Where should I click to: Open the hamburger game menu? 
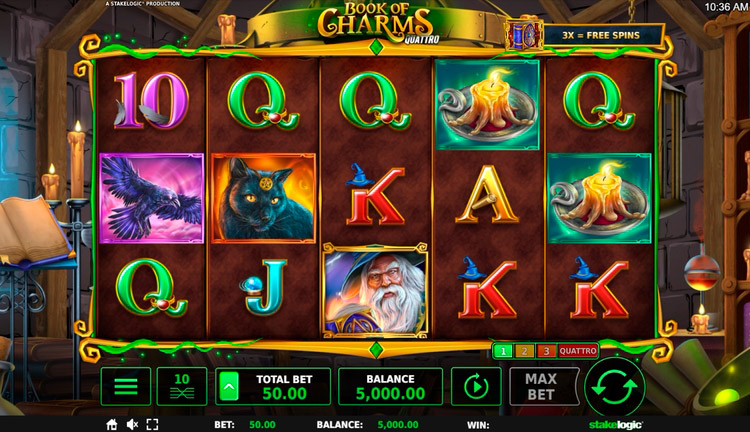point(125,386)
